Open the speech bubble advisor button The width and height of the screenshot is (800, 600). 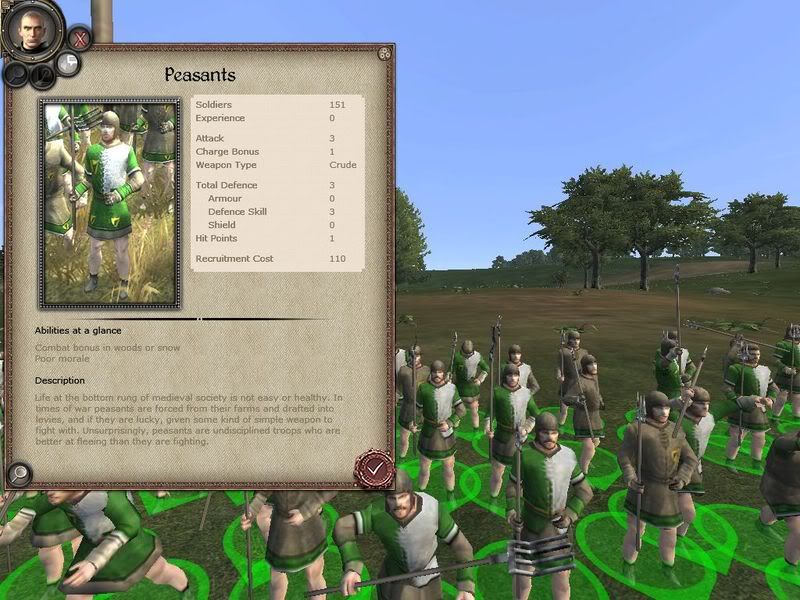(x=68, y=64)
